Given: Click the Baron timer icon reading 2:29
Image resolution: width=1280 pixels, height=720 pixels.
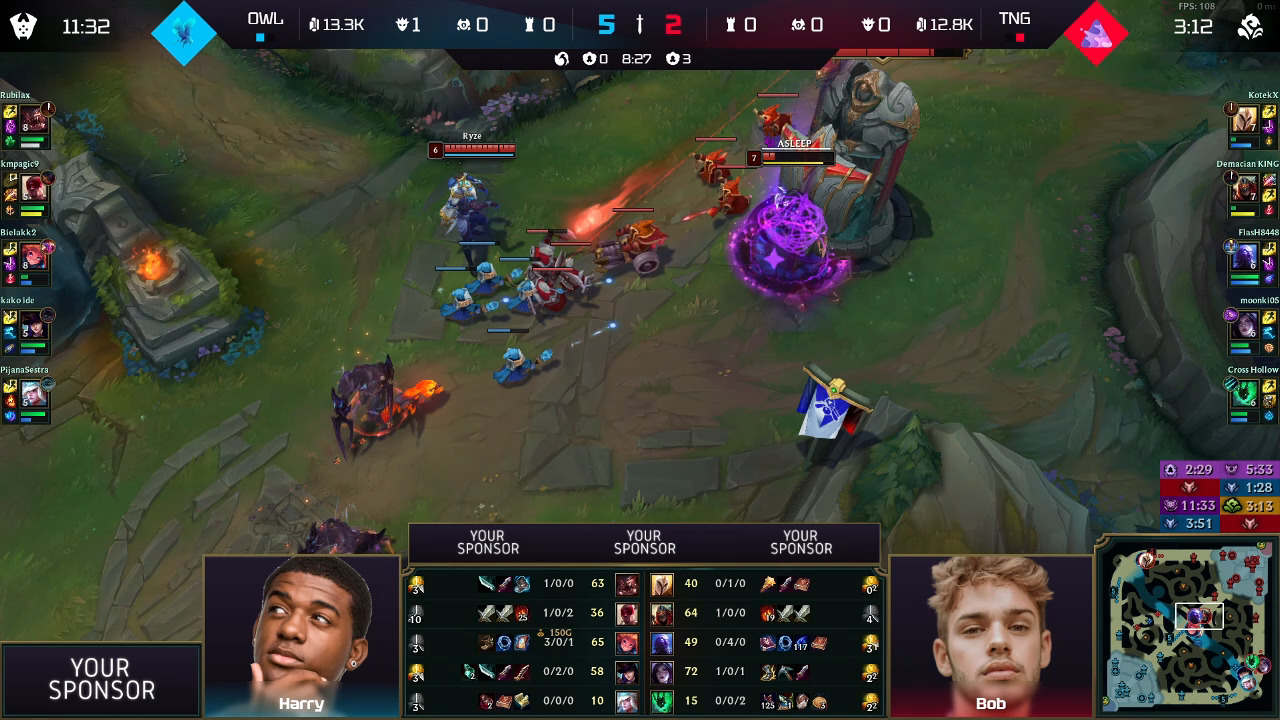Looking at the screenshot, I should (1170, 469).
